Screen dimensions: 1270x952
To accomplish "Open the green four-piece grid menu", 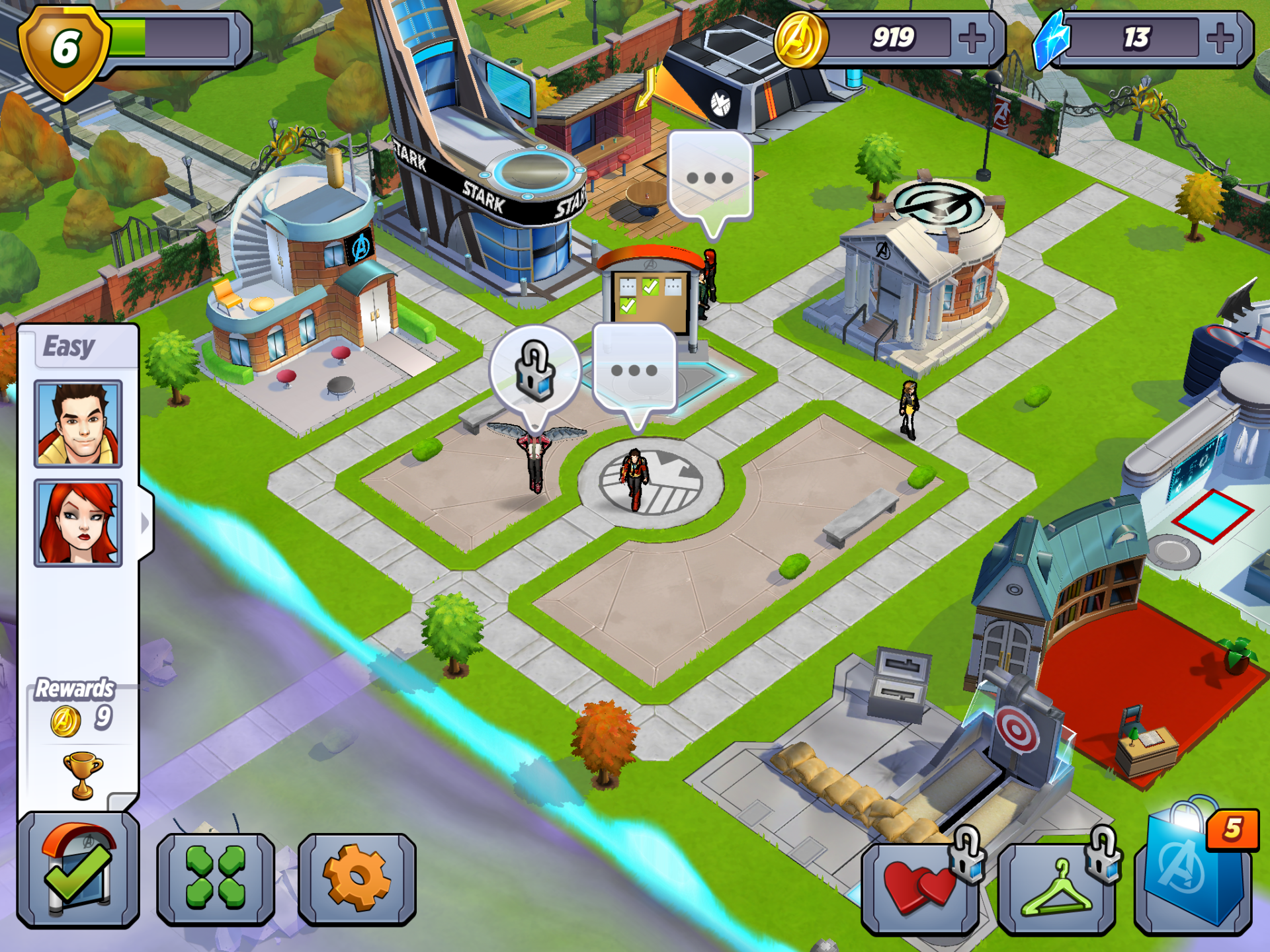I will pyautogui.click(x=216, y=878).
